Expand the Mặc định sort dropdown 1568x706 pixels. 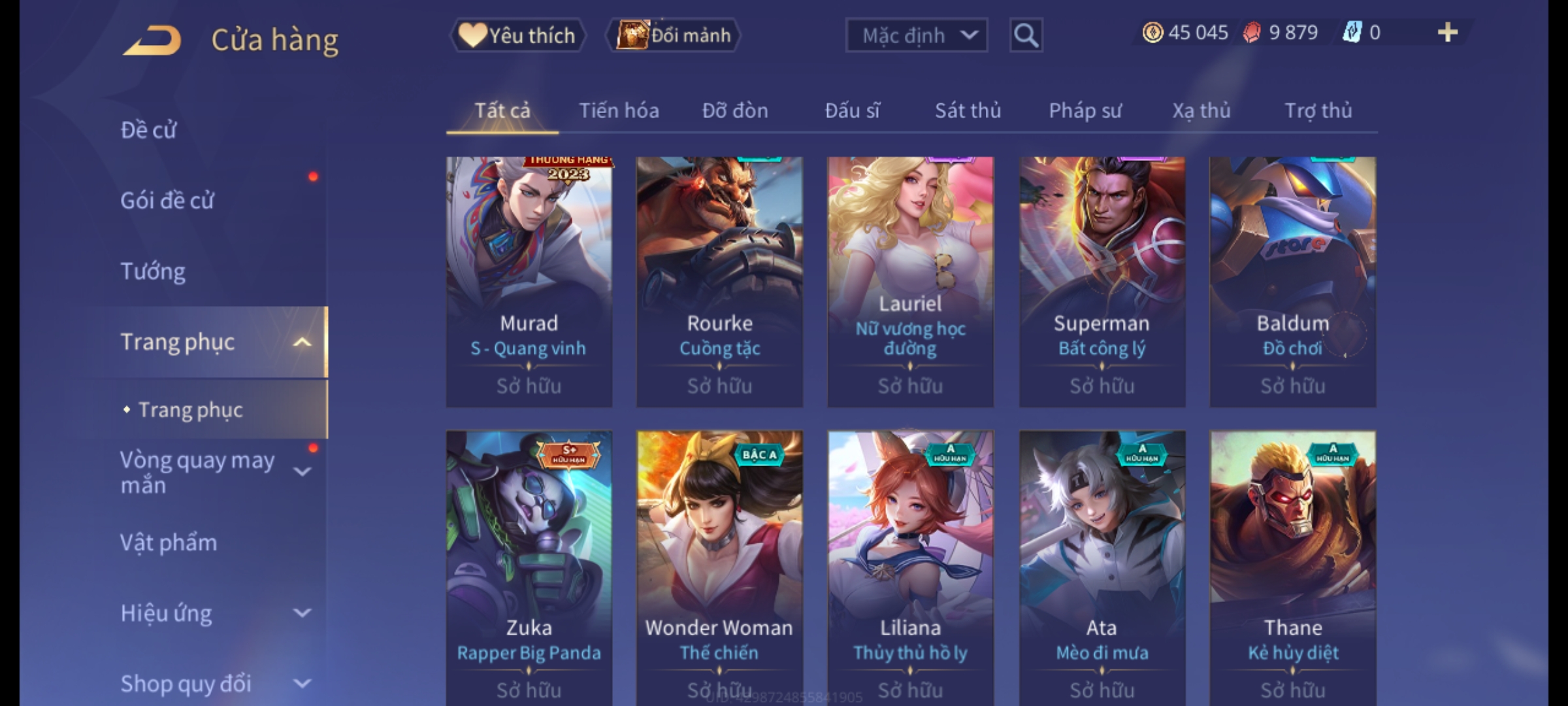pos(916,35)
